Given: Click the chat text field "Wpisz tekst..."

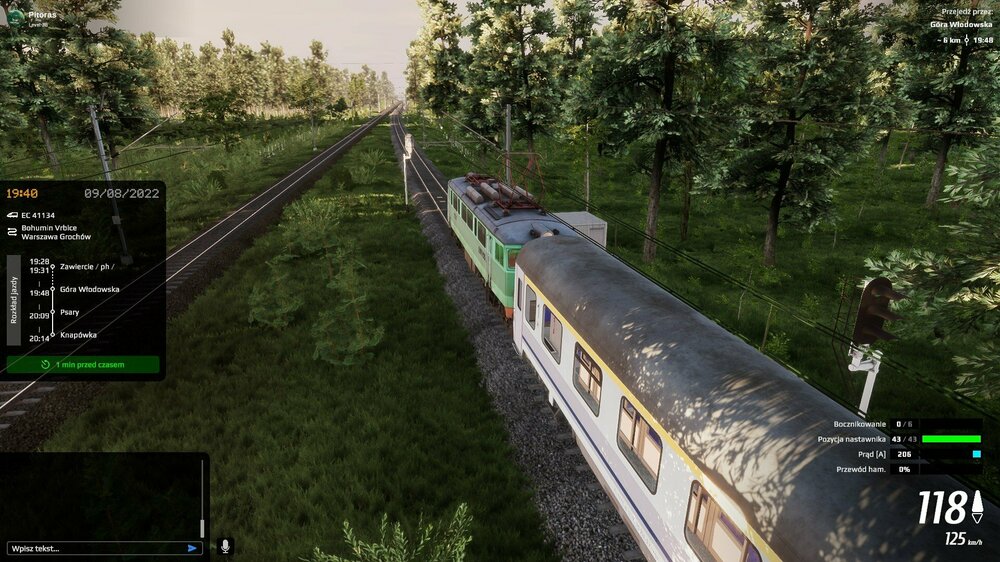Looking at the screenshot, I should (95, 548).
